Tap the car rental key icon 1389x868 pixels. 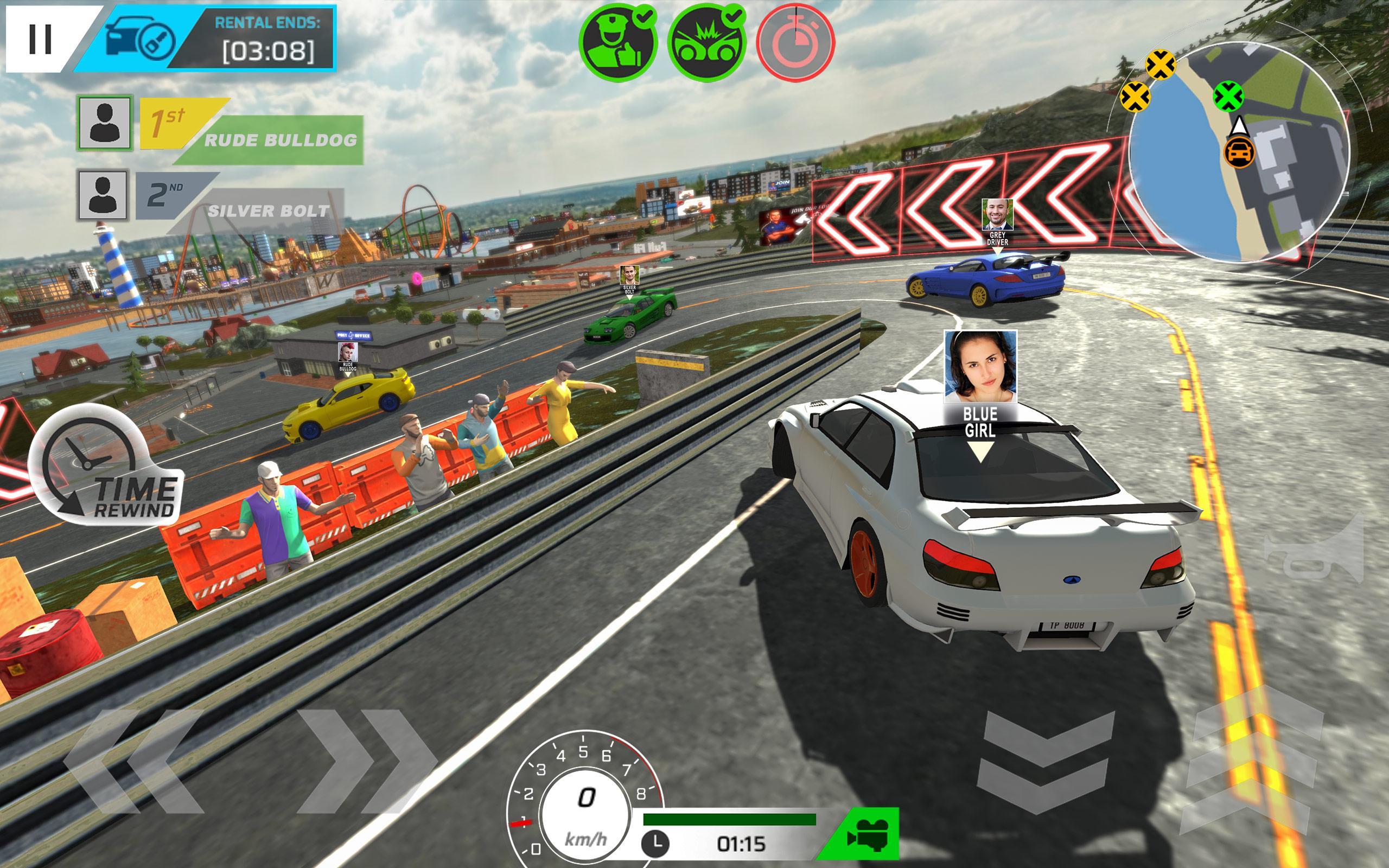(142, 36)
